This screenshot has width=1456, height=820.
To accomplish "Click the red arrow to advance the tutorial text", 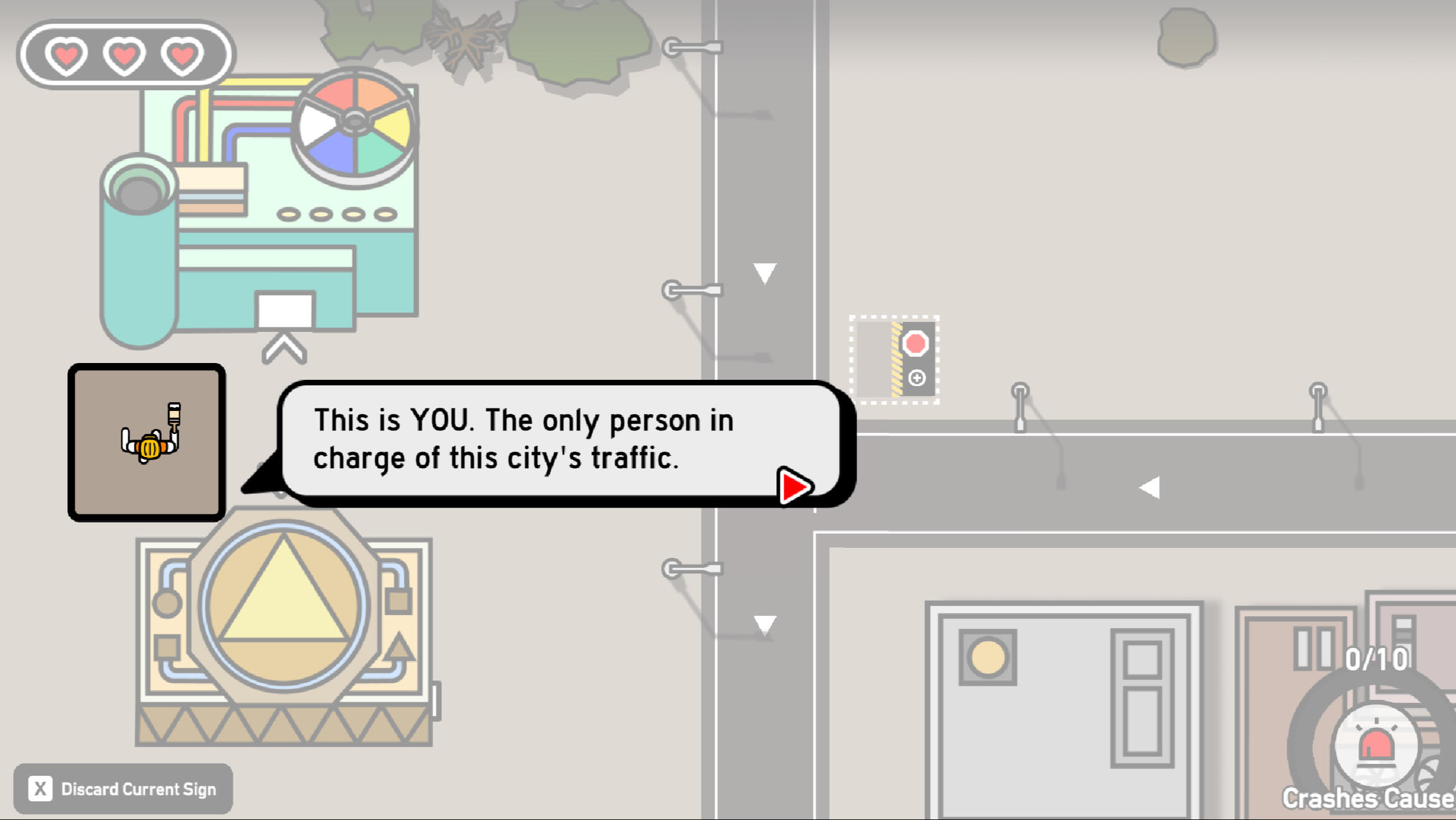I will (793, 488).
